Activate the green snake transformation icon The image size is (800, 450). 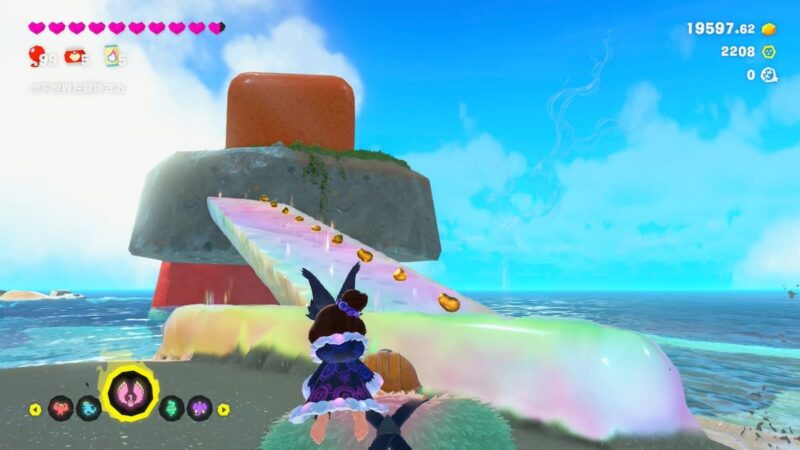(172, 408)
